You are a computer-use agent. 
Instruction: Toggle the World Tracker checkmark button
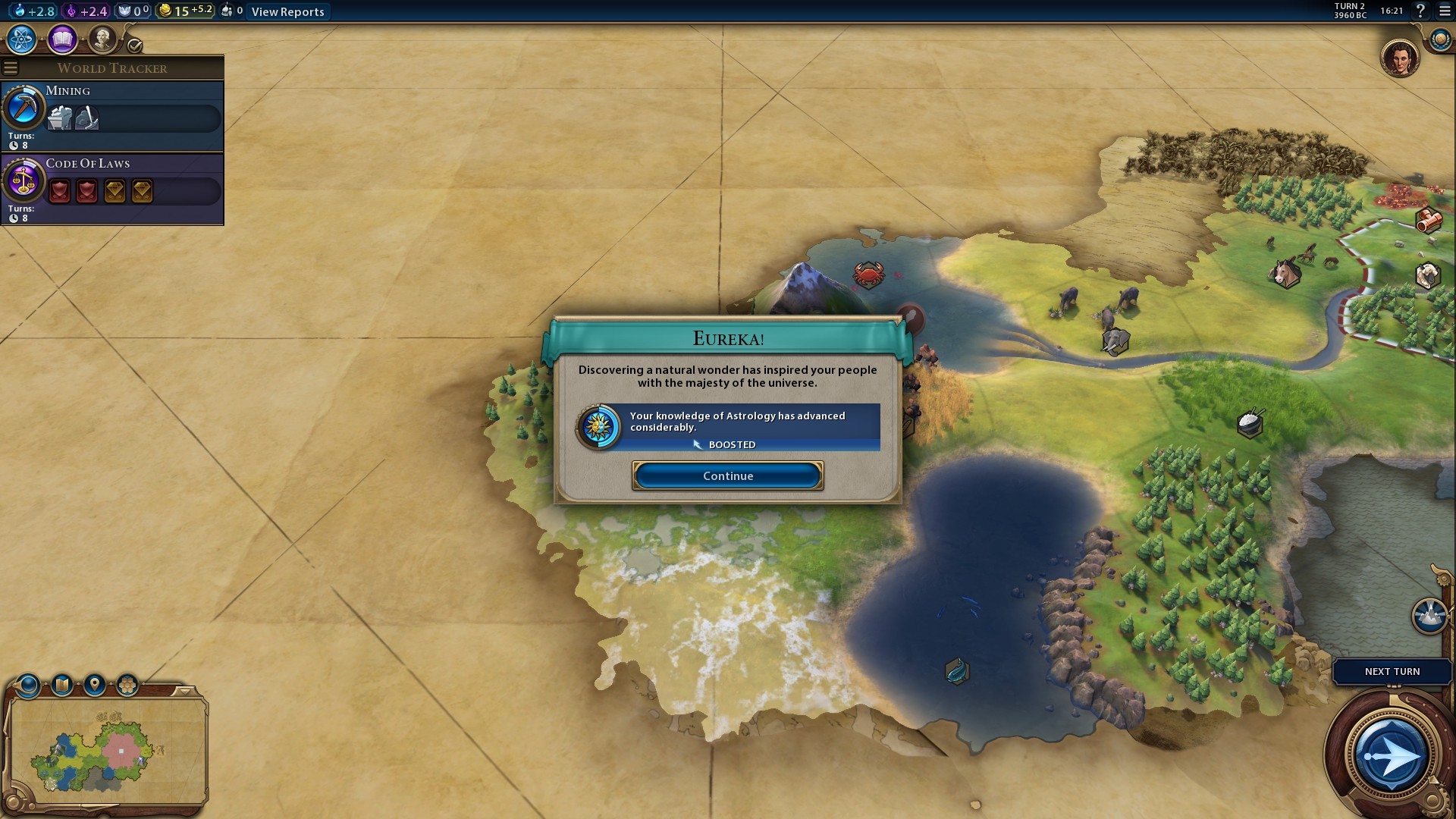tap(135, 45)
